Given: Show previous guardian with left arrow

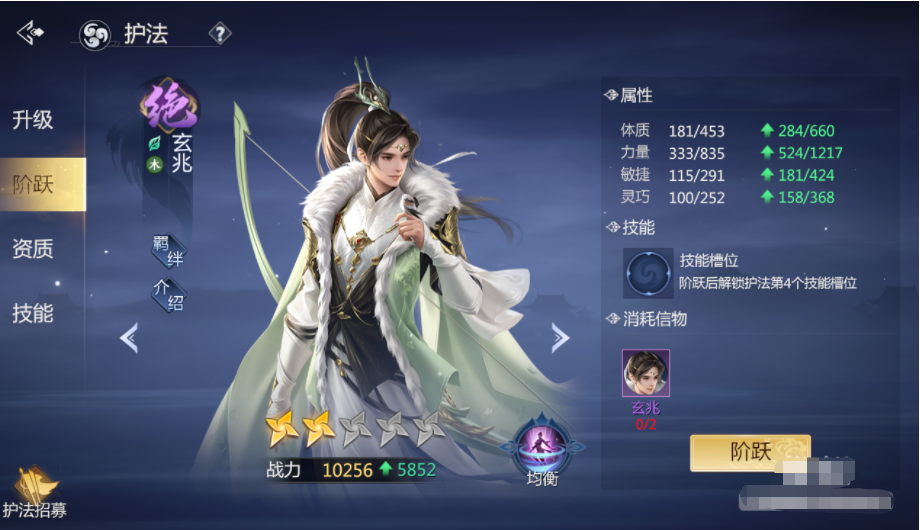Looking at the screenshot, I should point(129,338).
